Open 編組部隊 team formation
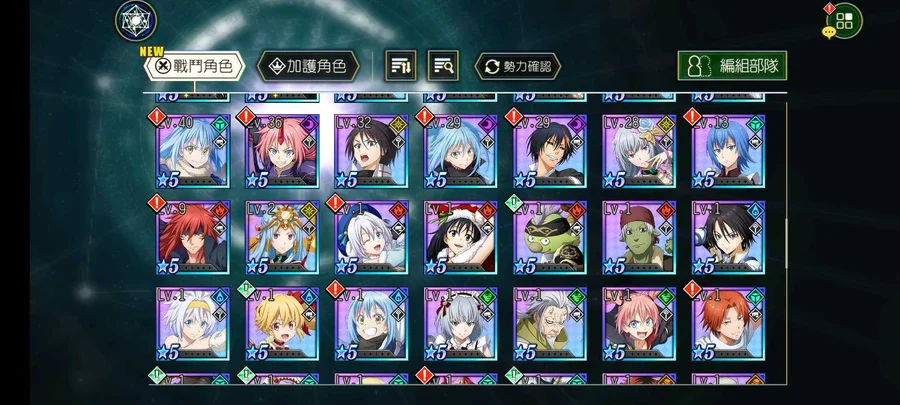This screenshot has width=900, height=405. pyautogui.click(x=731, y=66)
